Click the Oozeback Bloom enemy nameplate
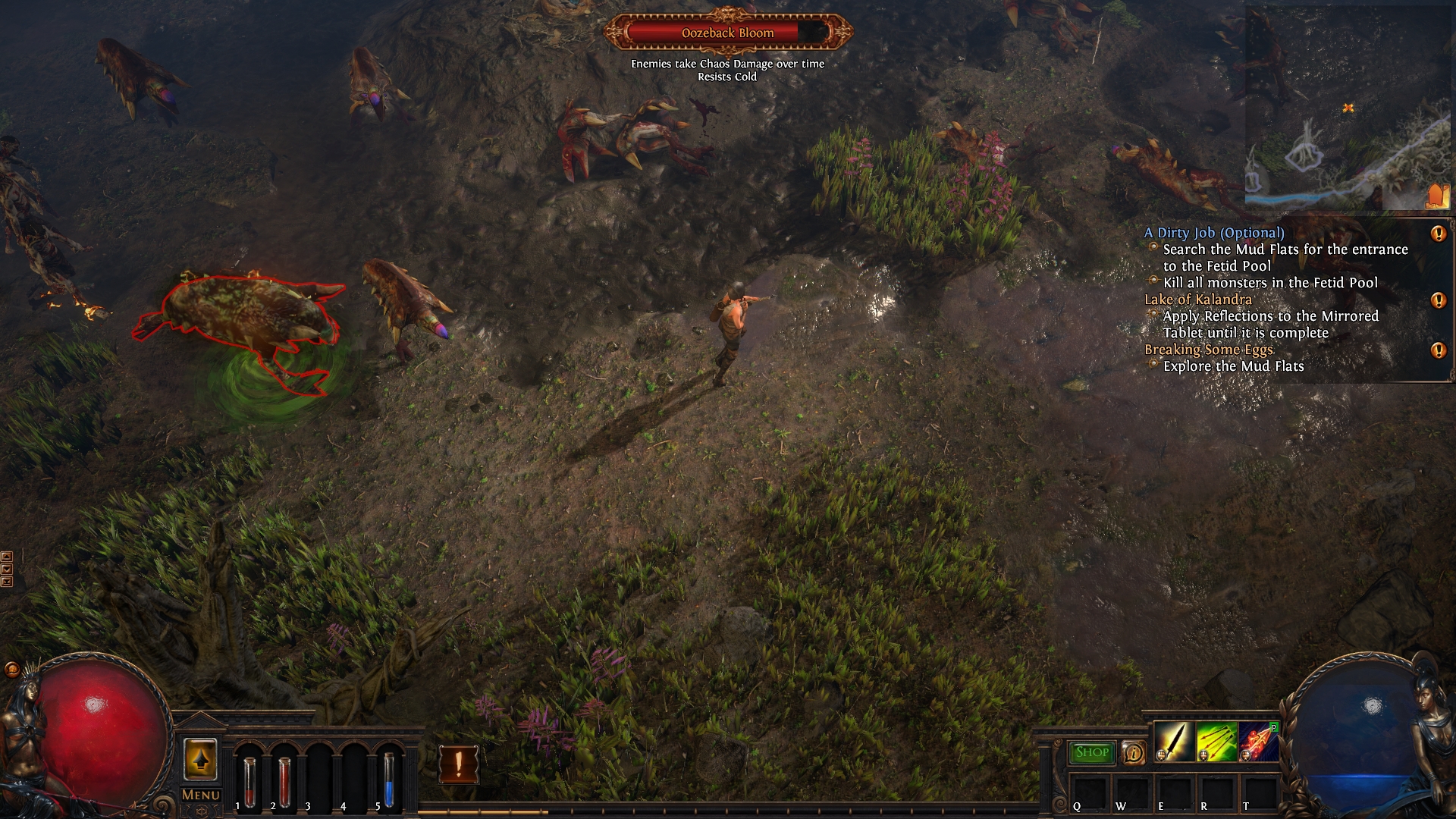The image size is (1456, 819). click(x=727, y=33)
